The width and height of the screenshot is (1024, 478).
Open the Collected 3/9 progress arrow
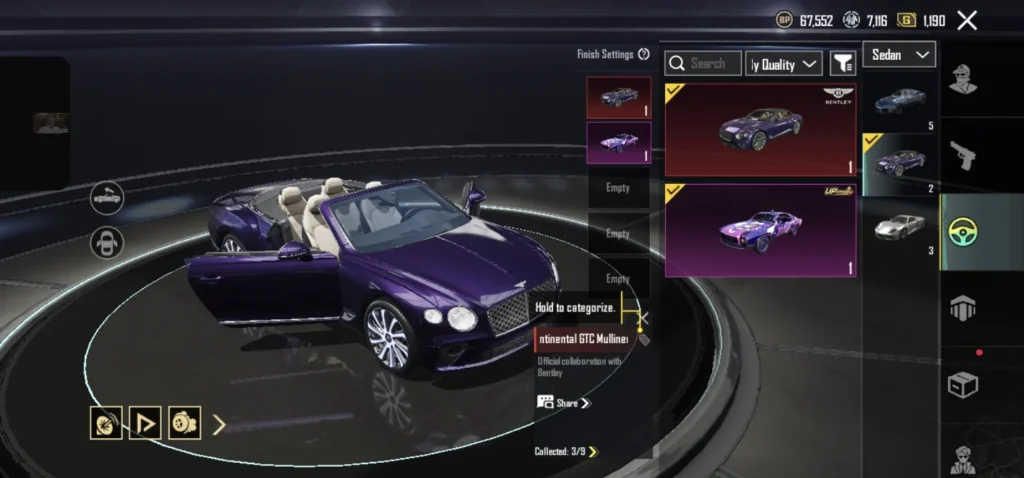(x=593, y=452)
